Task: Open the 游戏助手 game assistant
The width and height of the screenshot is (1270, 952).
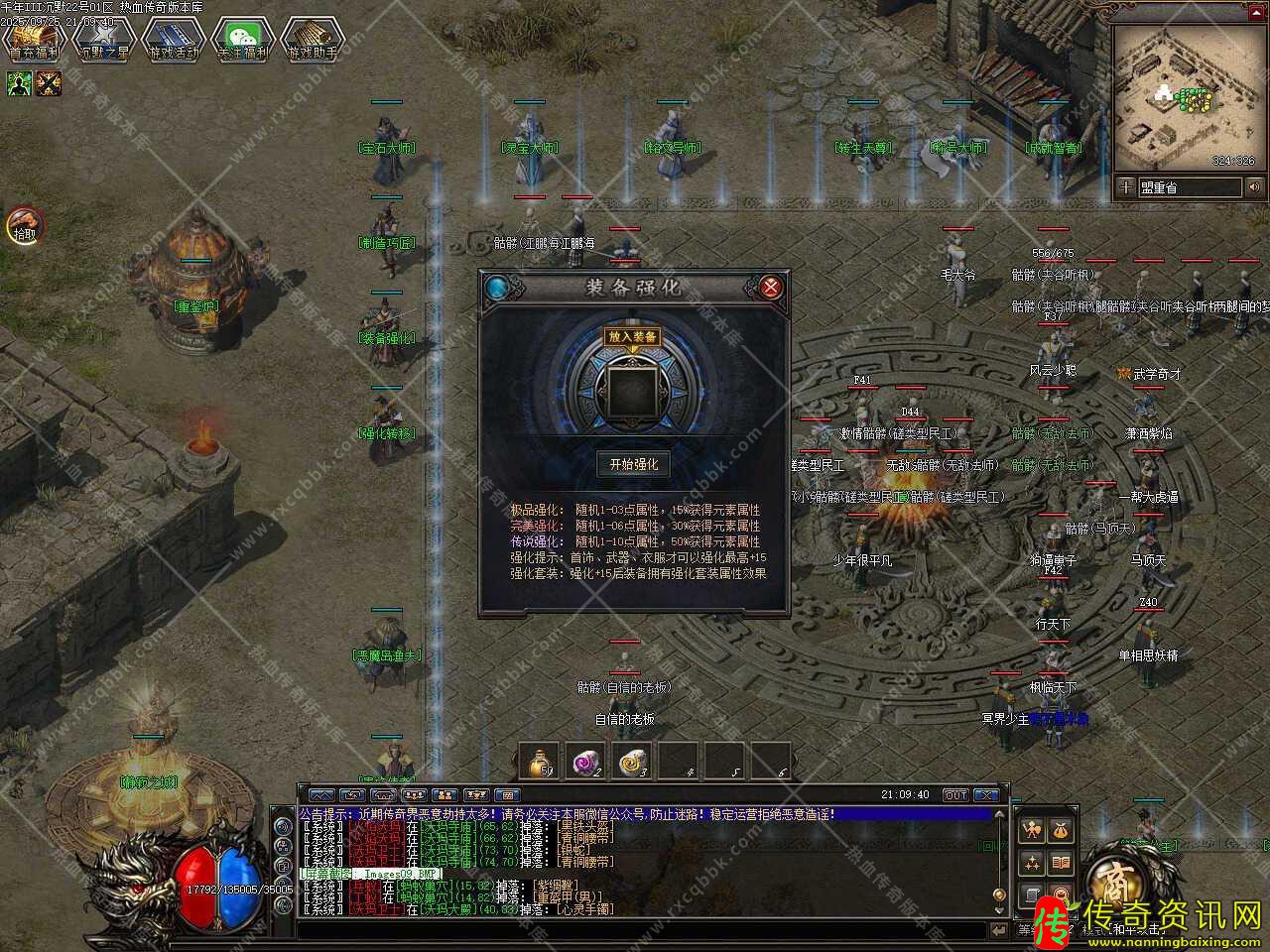Action: coord(313,40)
